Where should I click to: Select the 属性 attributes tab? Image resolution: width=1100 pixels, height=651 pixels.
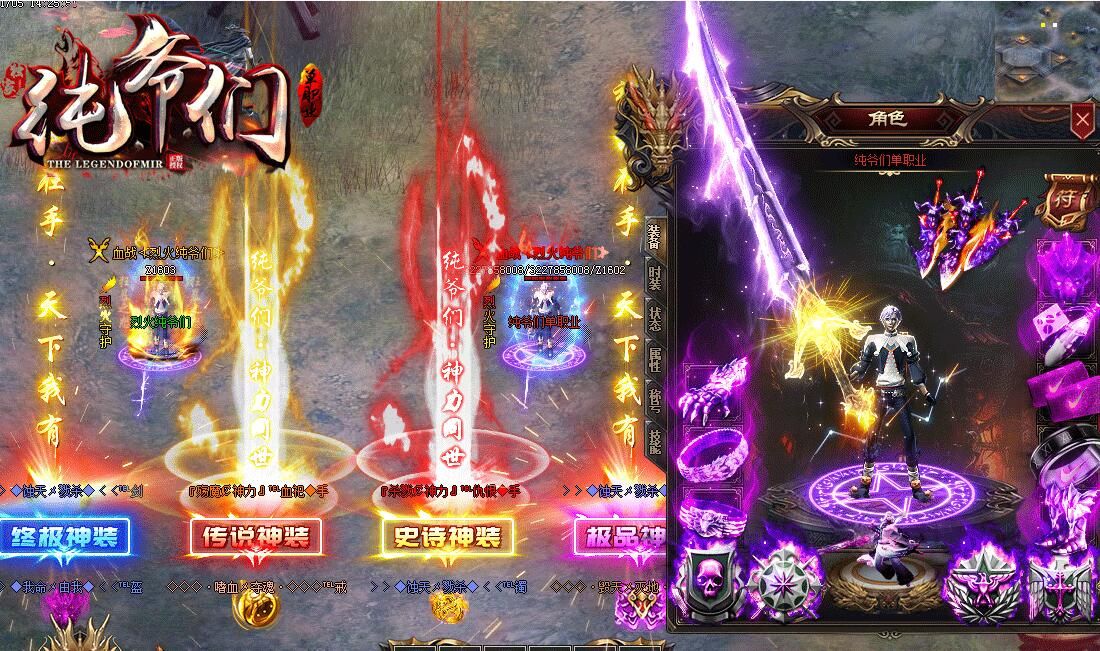point(653,359)
